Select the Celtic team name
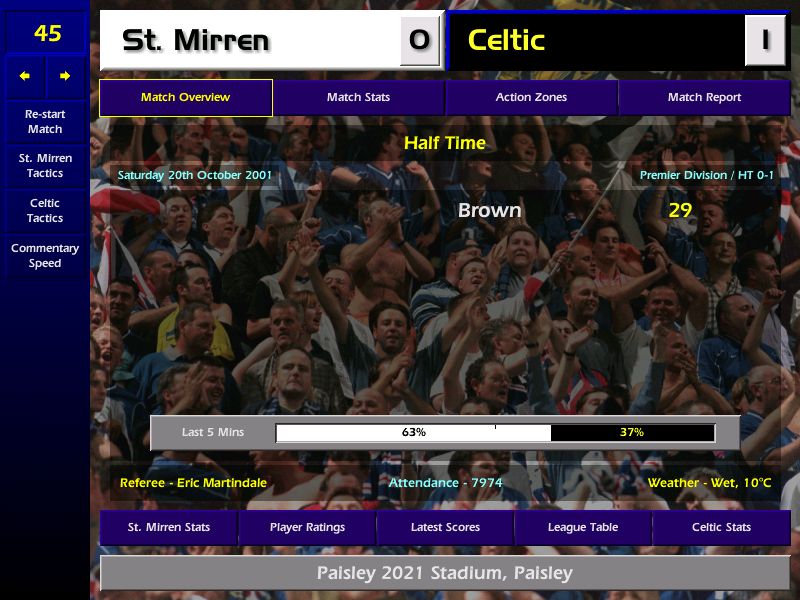The height and width of the screenshot is (600, 800). pyautogui.click(x=506, y=41)
